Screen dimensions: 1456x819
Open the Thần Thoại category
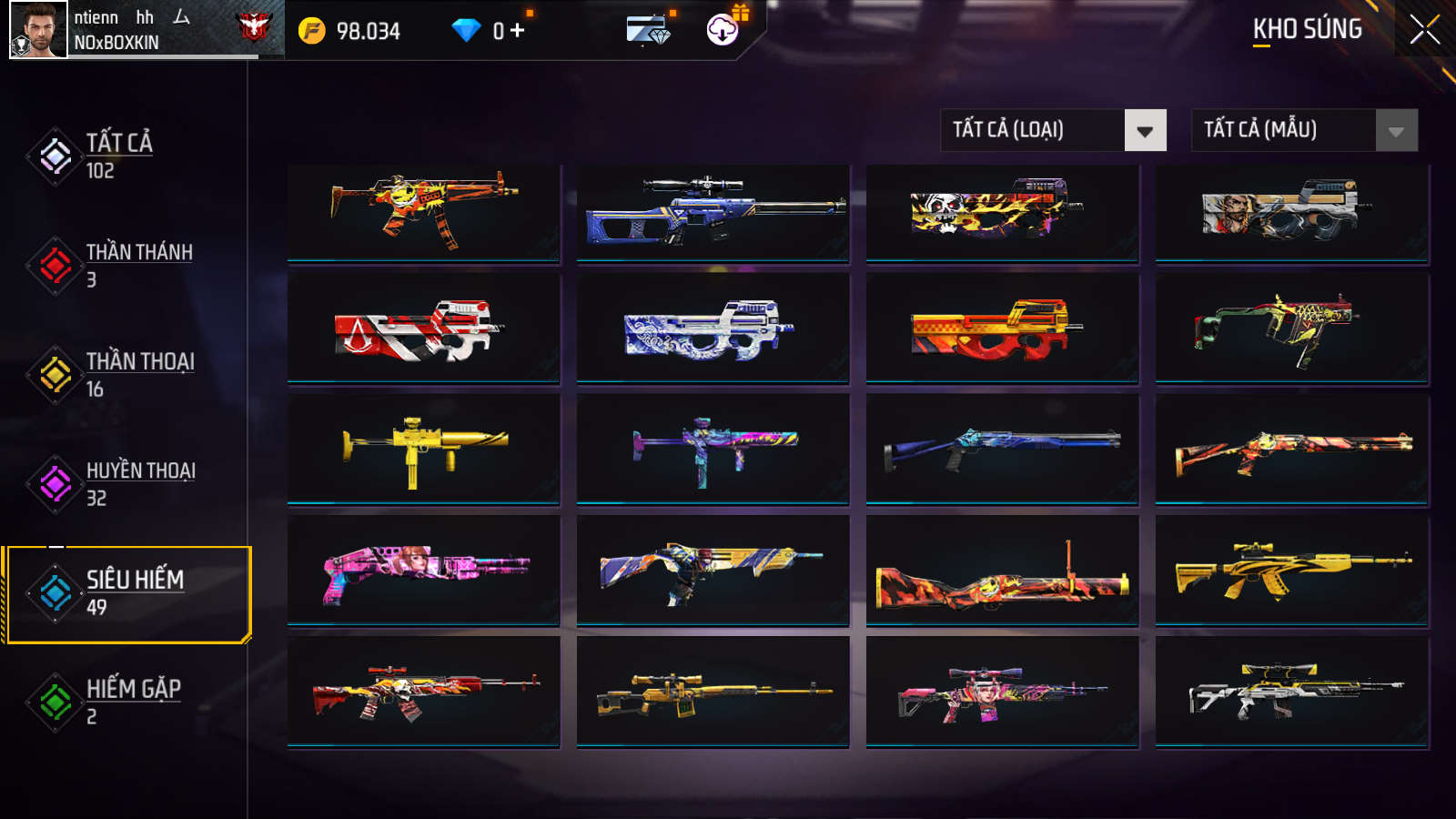pyautogui.click(x=139, y=374)
